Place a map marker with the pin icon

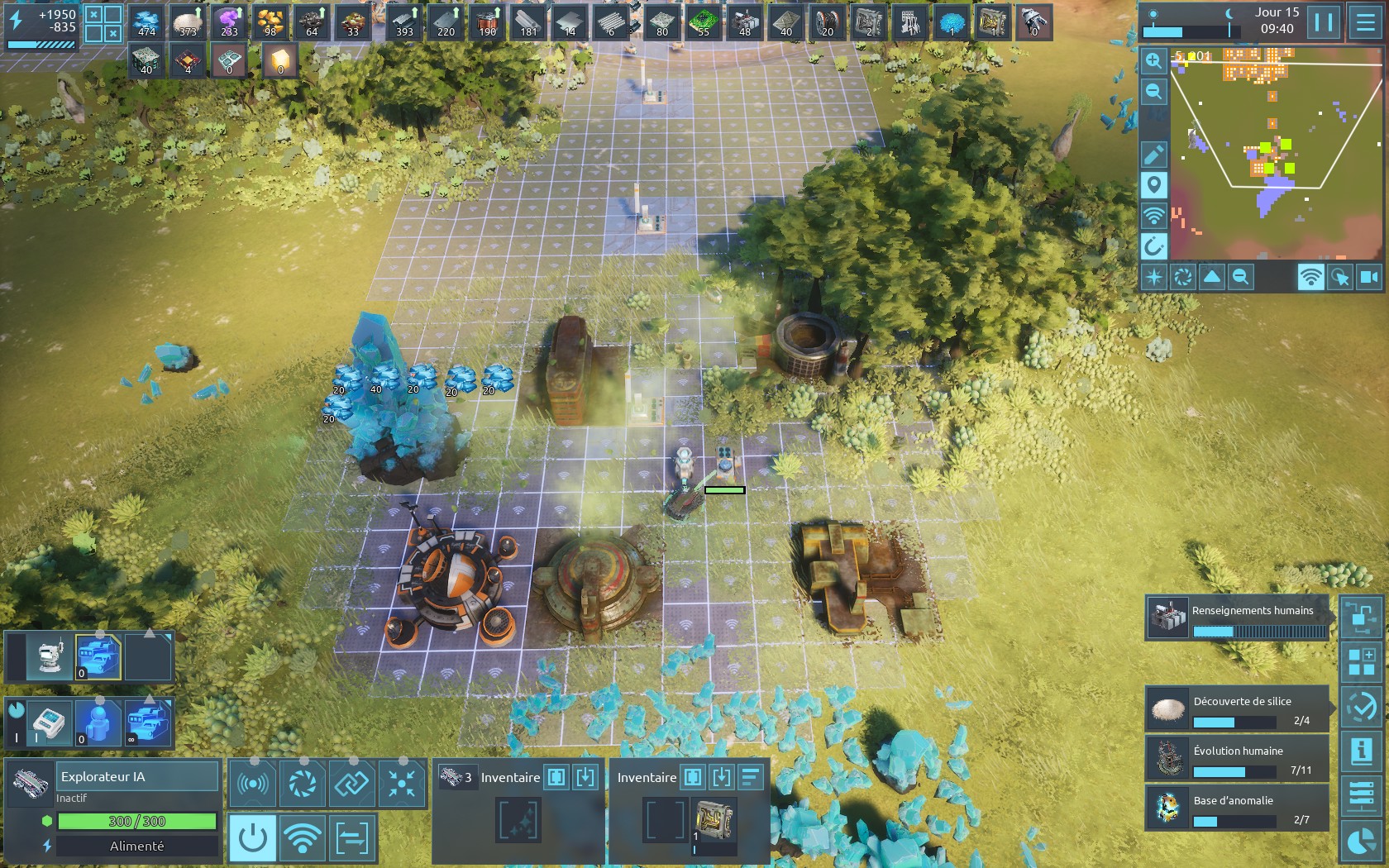pyautogui.click(x=1153, y=184)
